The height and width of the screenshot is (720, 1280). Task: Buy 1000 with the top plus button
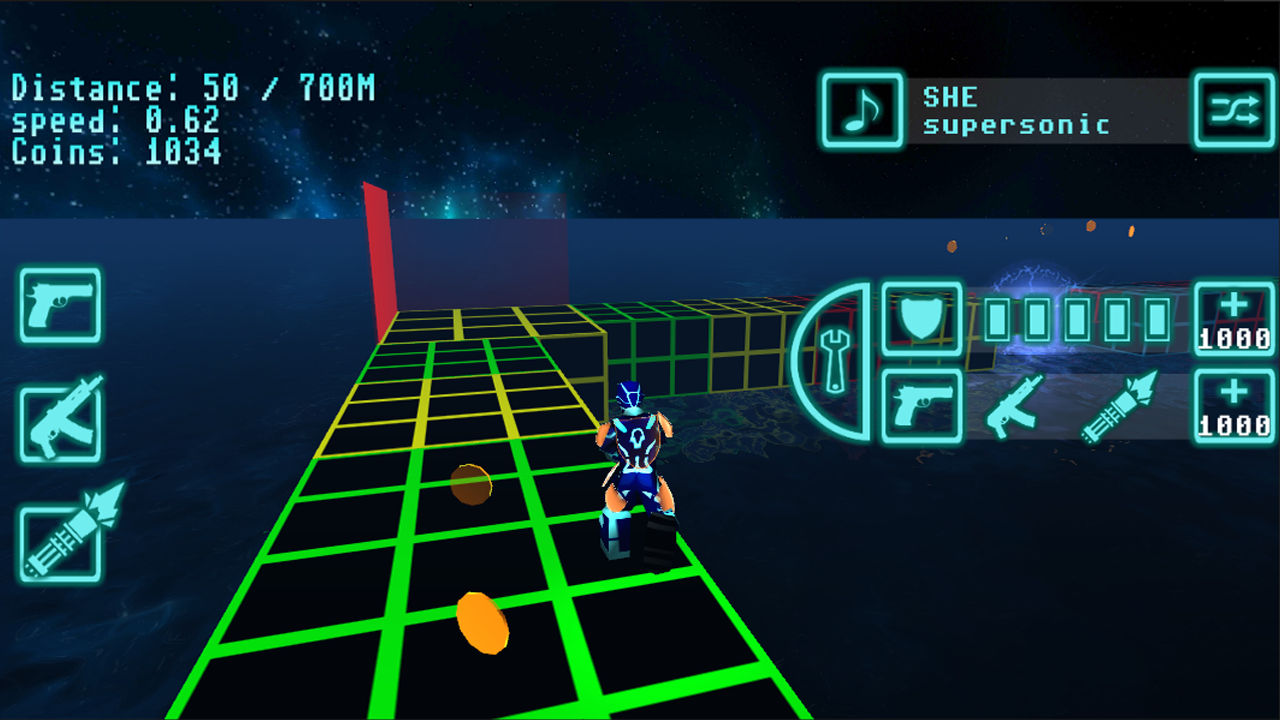pos(1234,318)
